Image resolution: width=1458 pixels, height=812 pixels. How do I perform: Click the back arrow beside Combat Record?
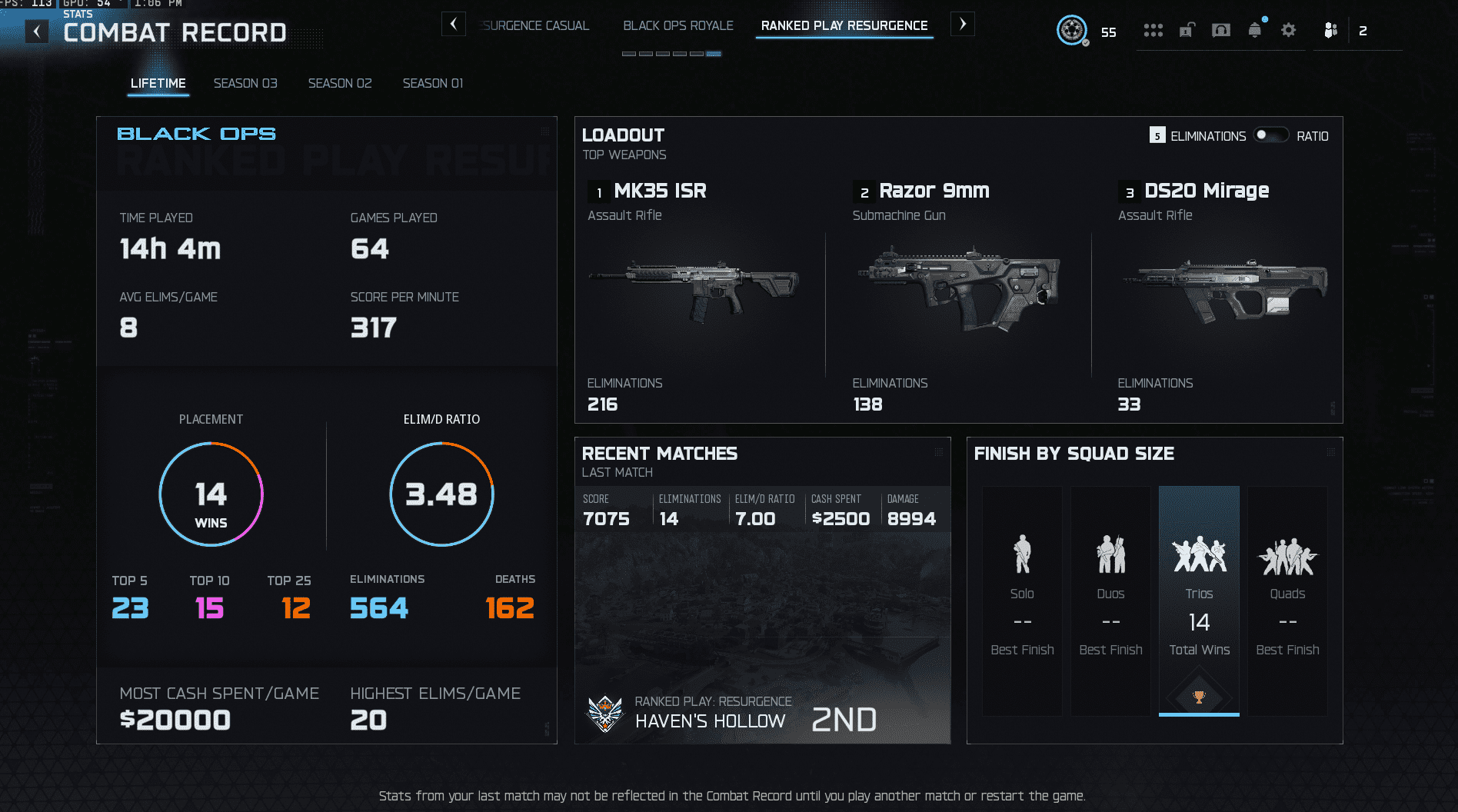(x=35, y=31)
